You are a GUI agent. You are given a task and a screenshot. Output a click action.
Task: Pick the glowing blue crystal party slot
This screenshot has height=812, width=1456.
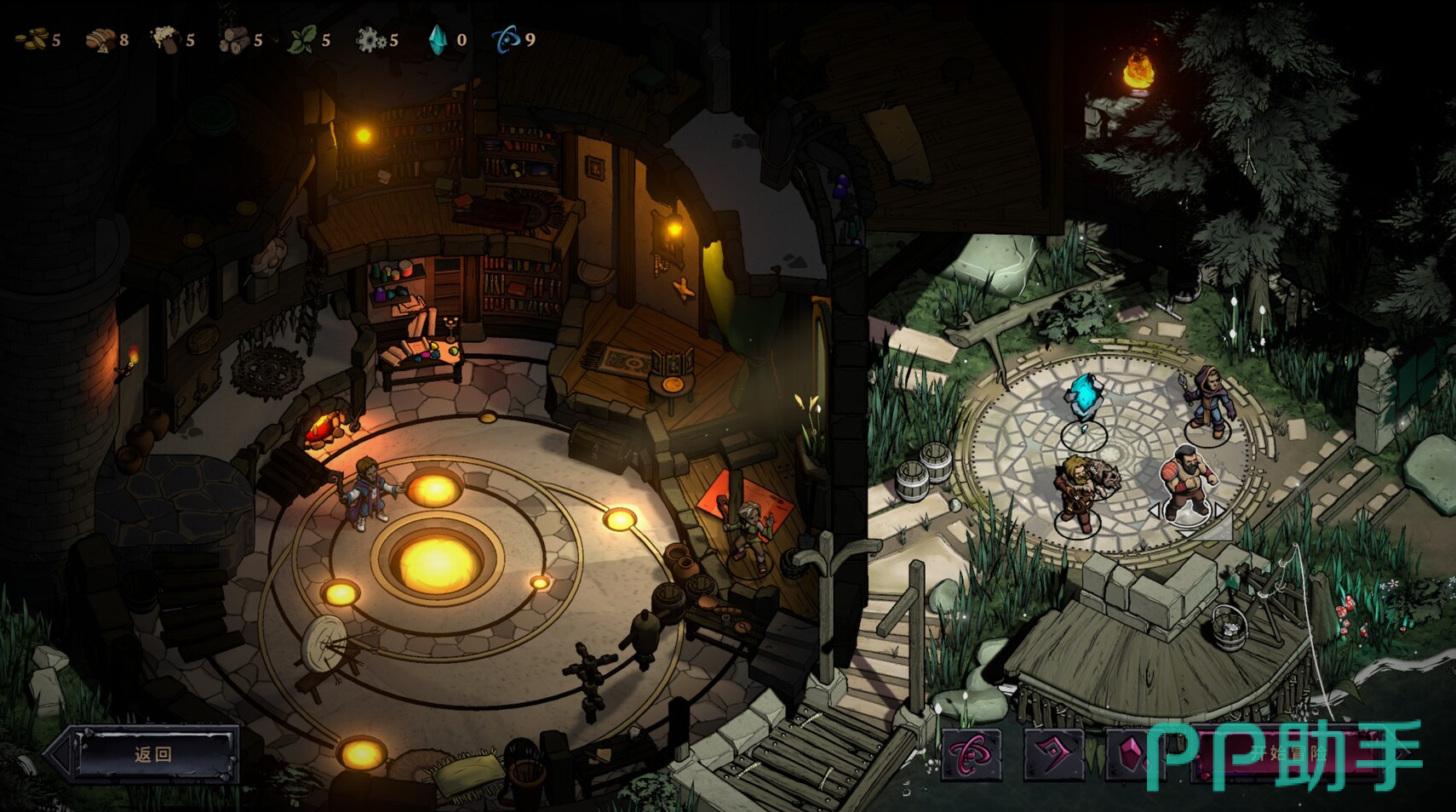pos(1084,402)
